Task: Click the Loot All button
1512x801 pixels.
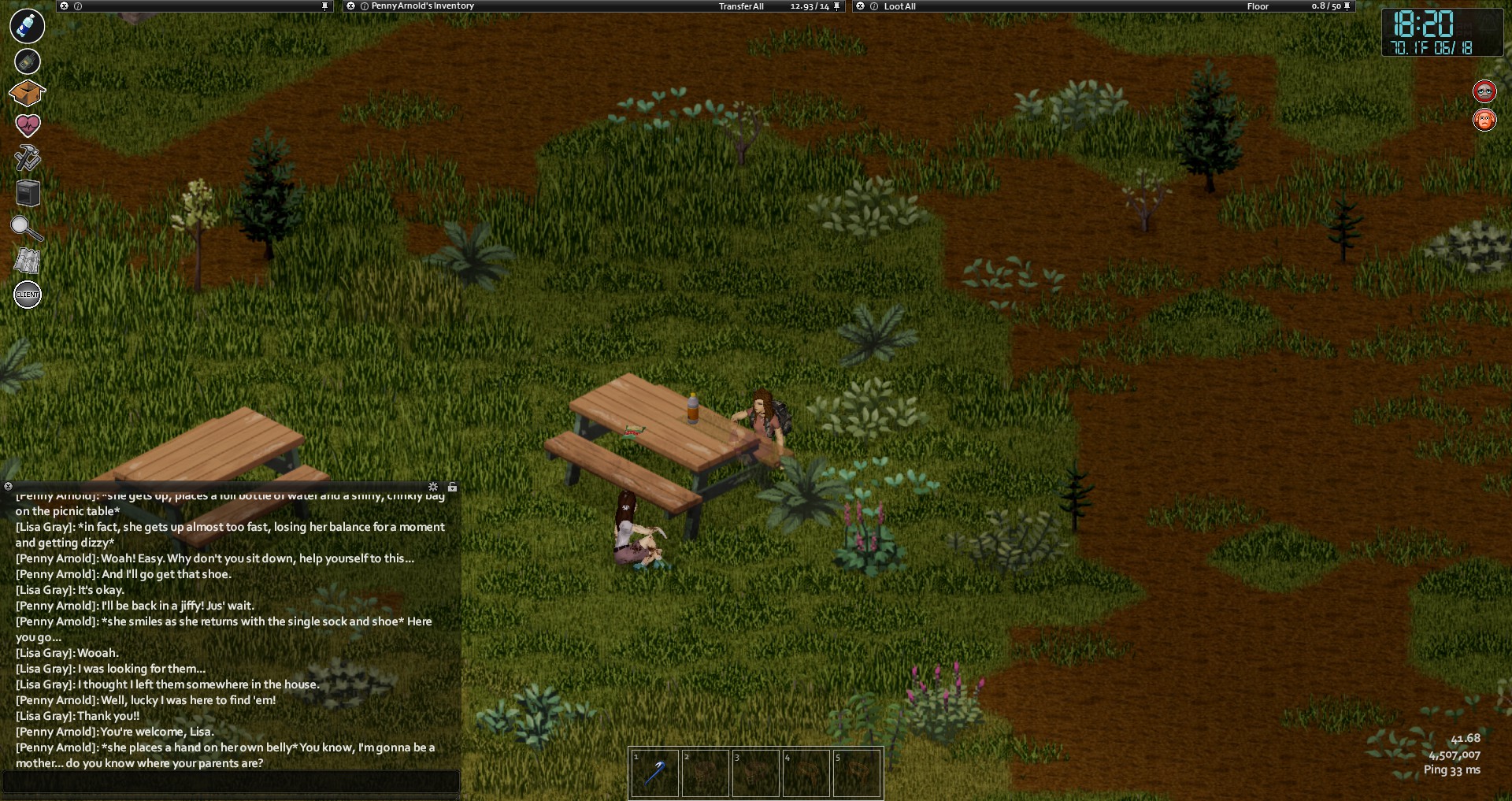Action: tap(899, 6)
